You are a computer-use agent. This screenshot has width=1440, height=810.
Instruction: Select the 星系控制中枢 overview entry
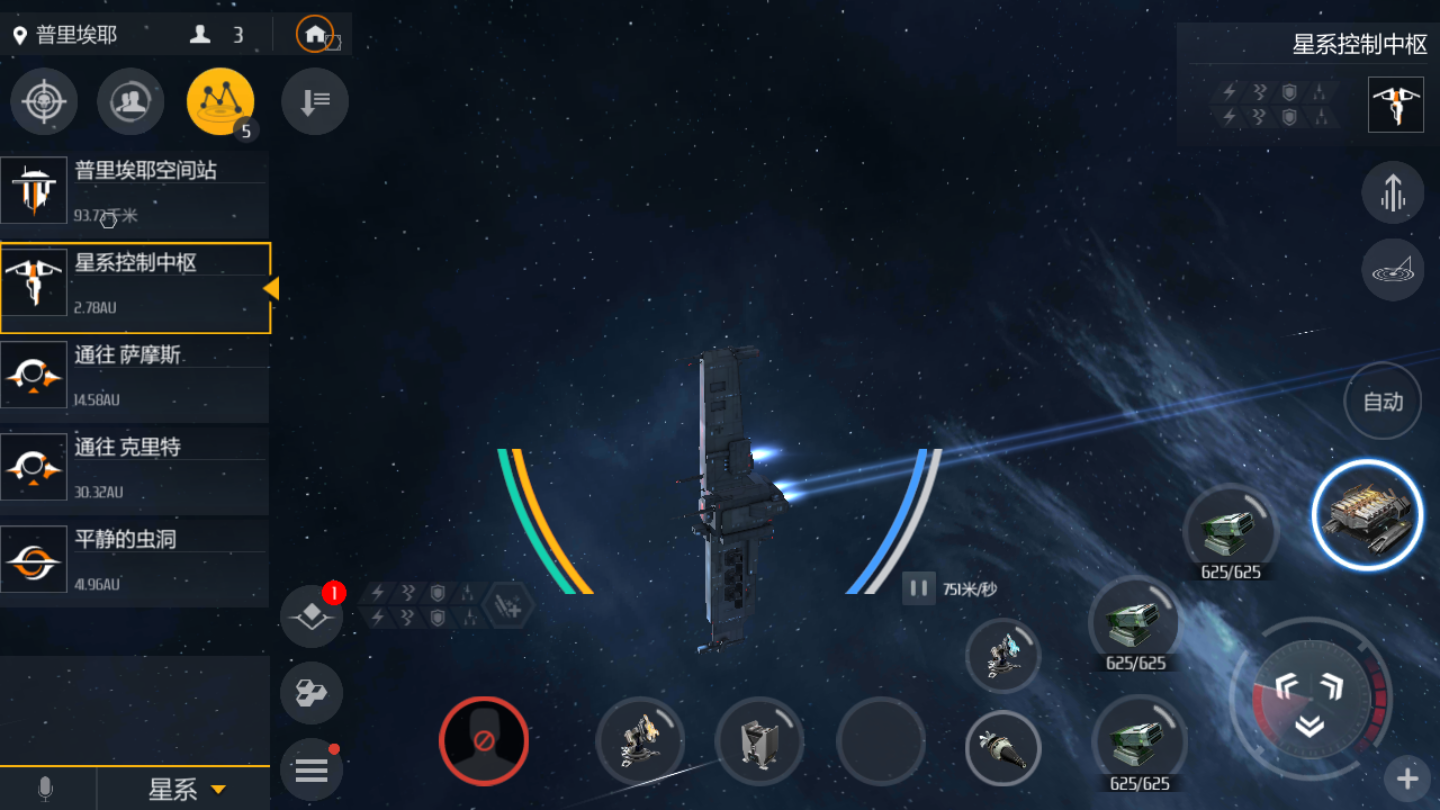point(135,287)
